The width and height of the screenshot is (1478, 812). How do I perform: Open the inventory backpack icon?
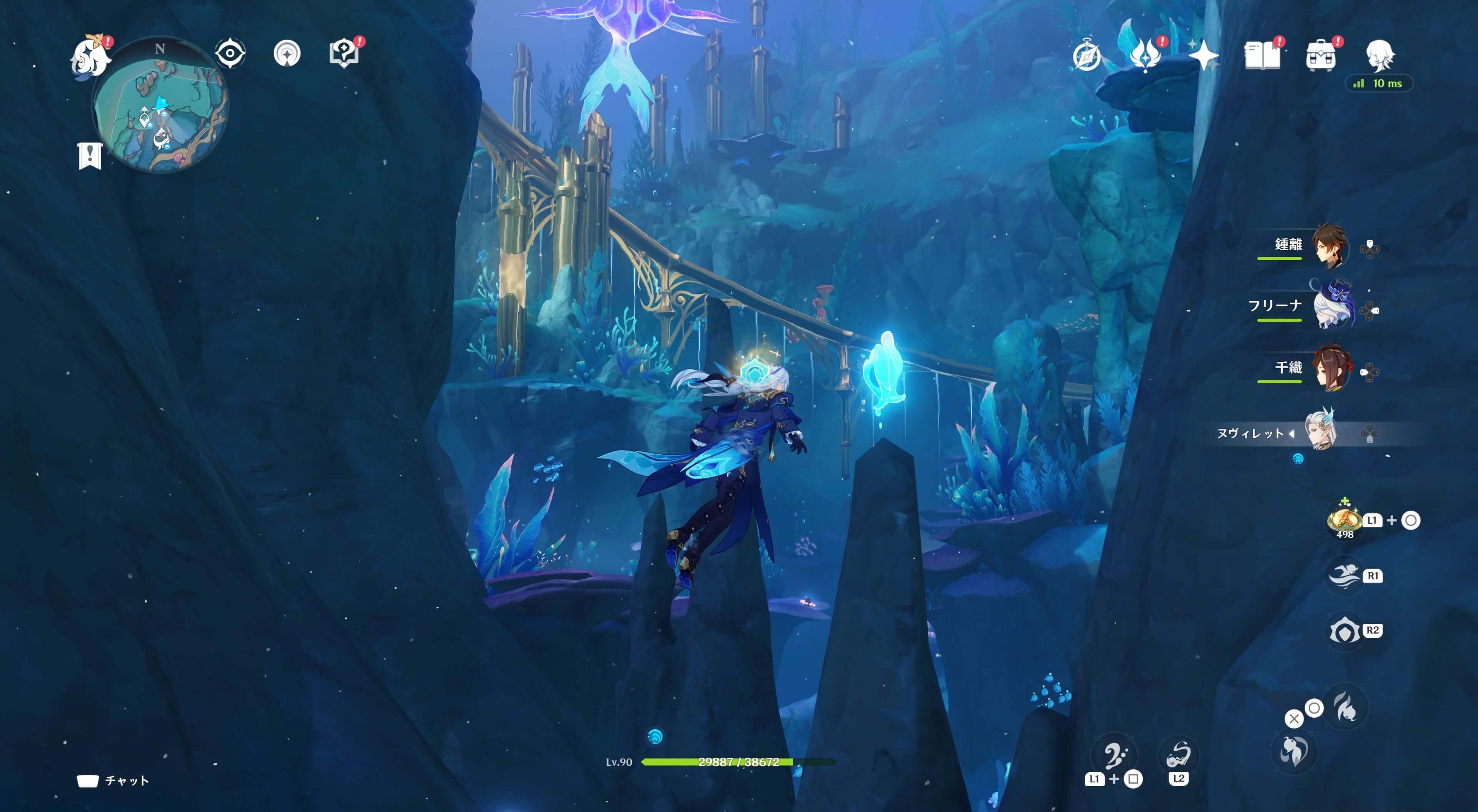point(1320,56)
